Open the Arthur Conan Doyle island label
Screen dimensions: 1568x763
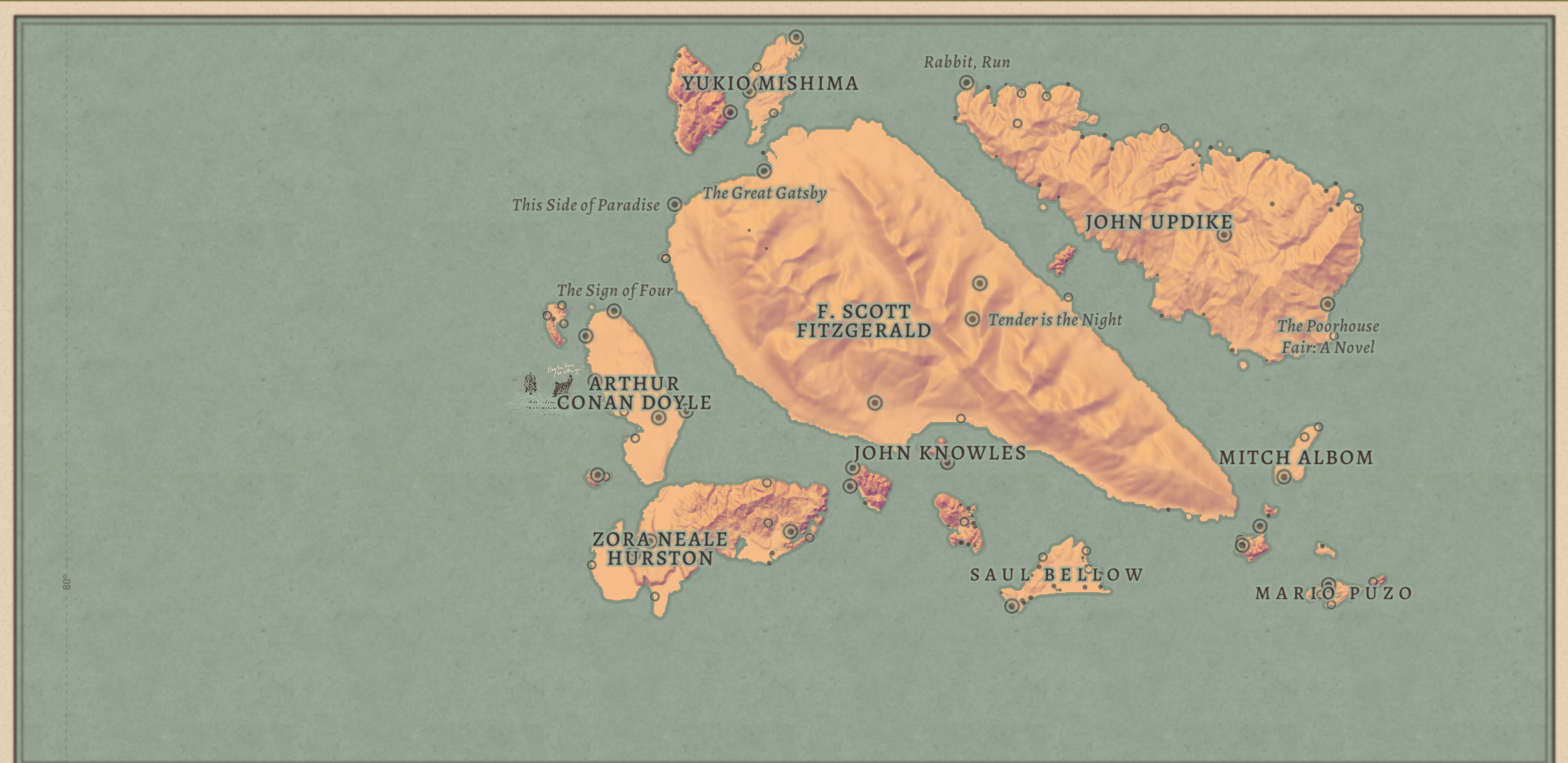click(634, 393)
